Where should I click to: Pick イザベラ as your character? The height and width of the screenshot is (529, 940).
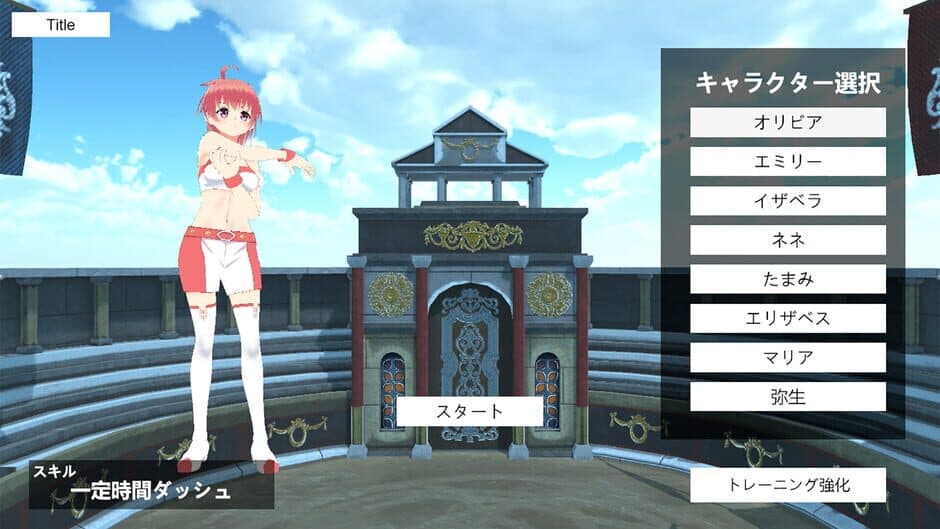pyautogui.click(x=788, y=201)
